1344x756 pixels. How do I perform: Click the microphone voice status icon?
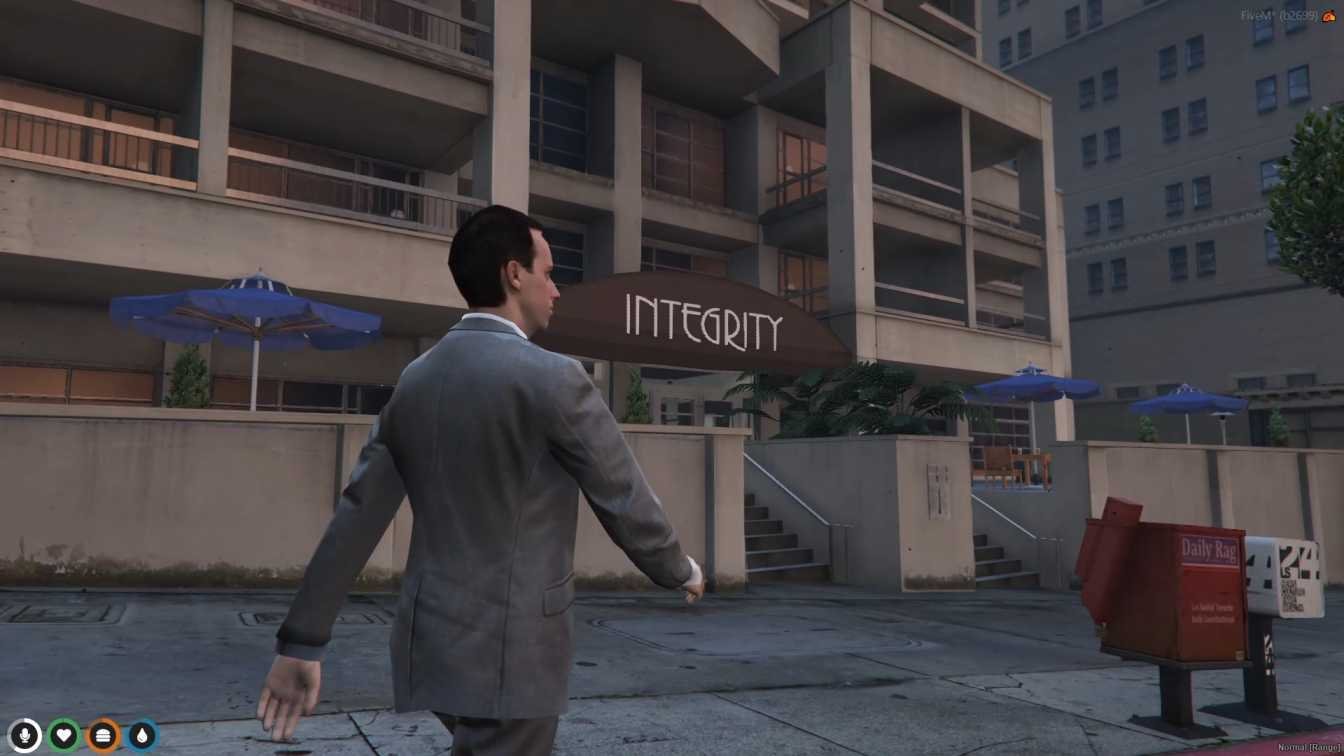24,736
